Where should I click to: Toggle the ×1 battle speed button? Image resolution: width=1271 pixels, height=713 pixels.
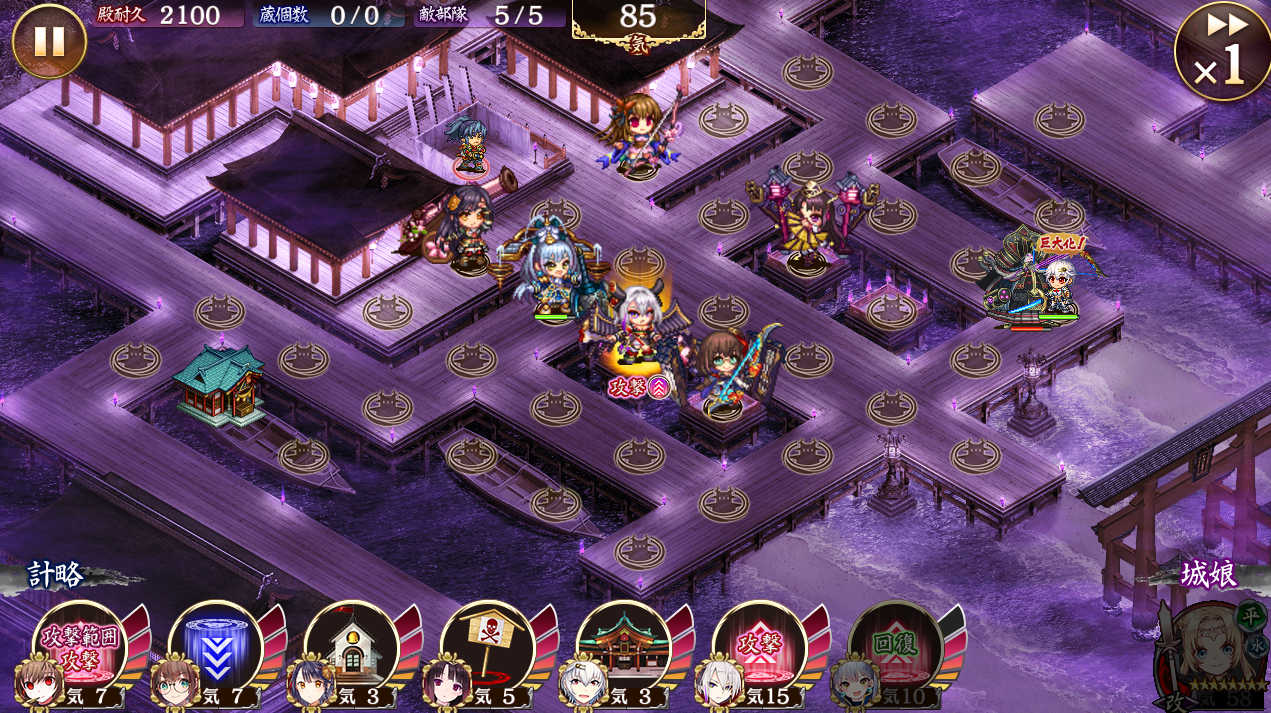[x=1222, y=52]
